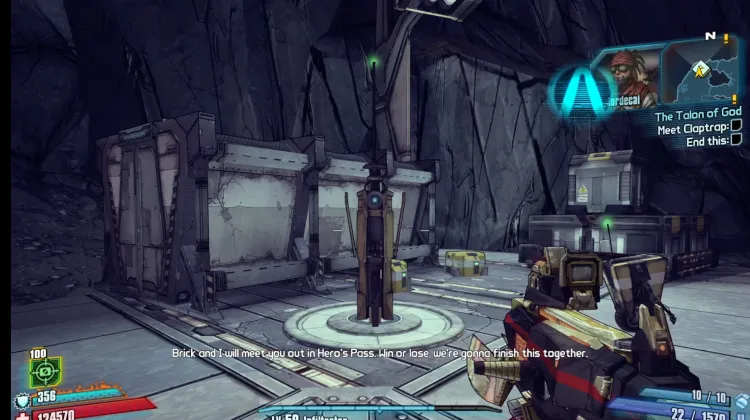Tick the End this objective box
Image resolution: width=750 pixels, height=420 pixels.
click(736, 139)
